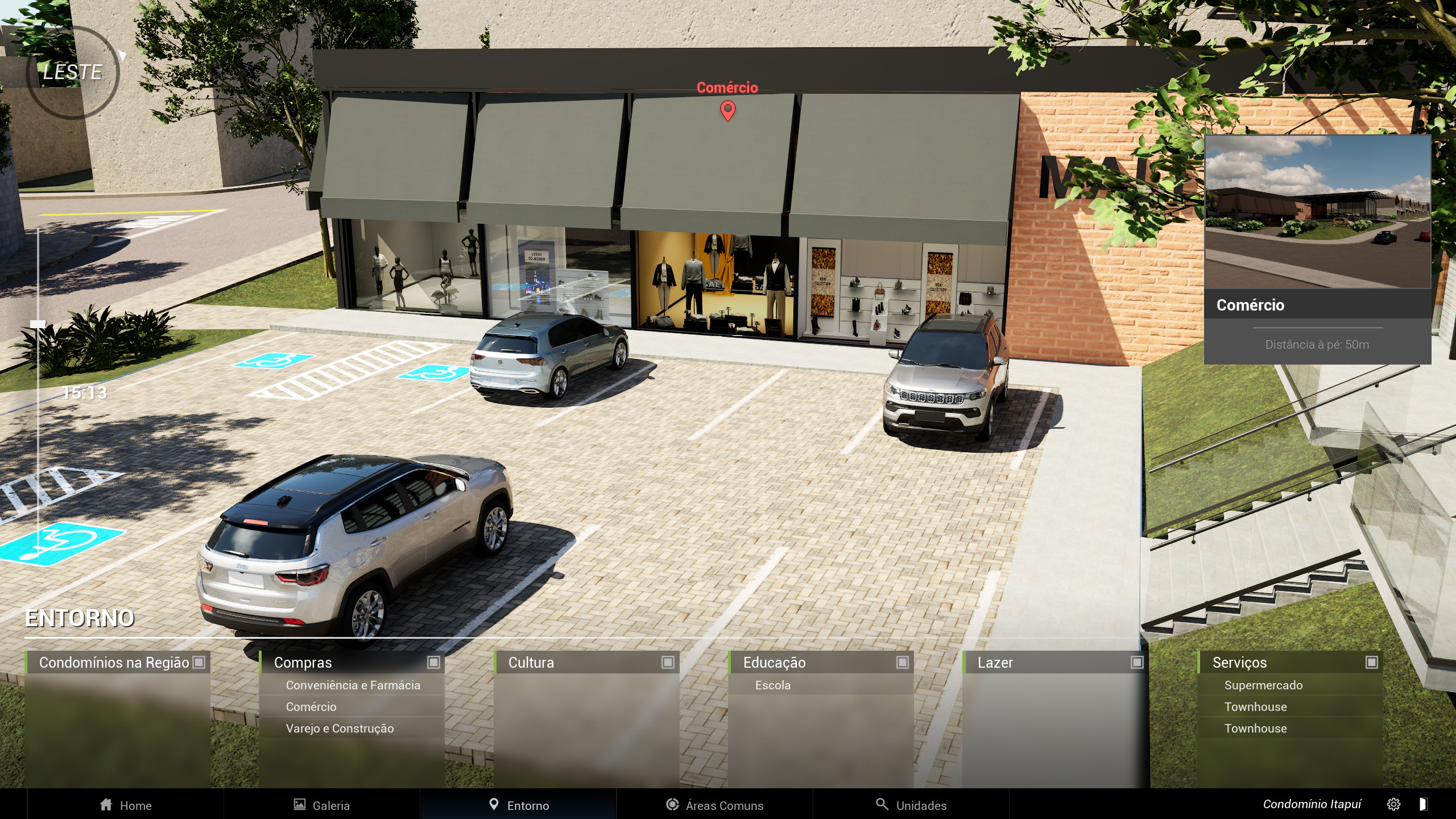Toggle the Condomínios na Região checkbox
1456x819 pixels.
(x=198, y=662)
